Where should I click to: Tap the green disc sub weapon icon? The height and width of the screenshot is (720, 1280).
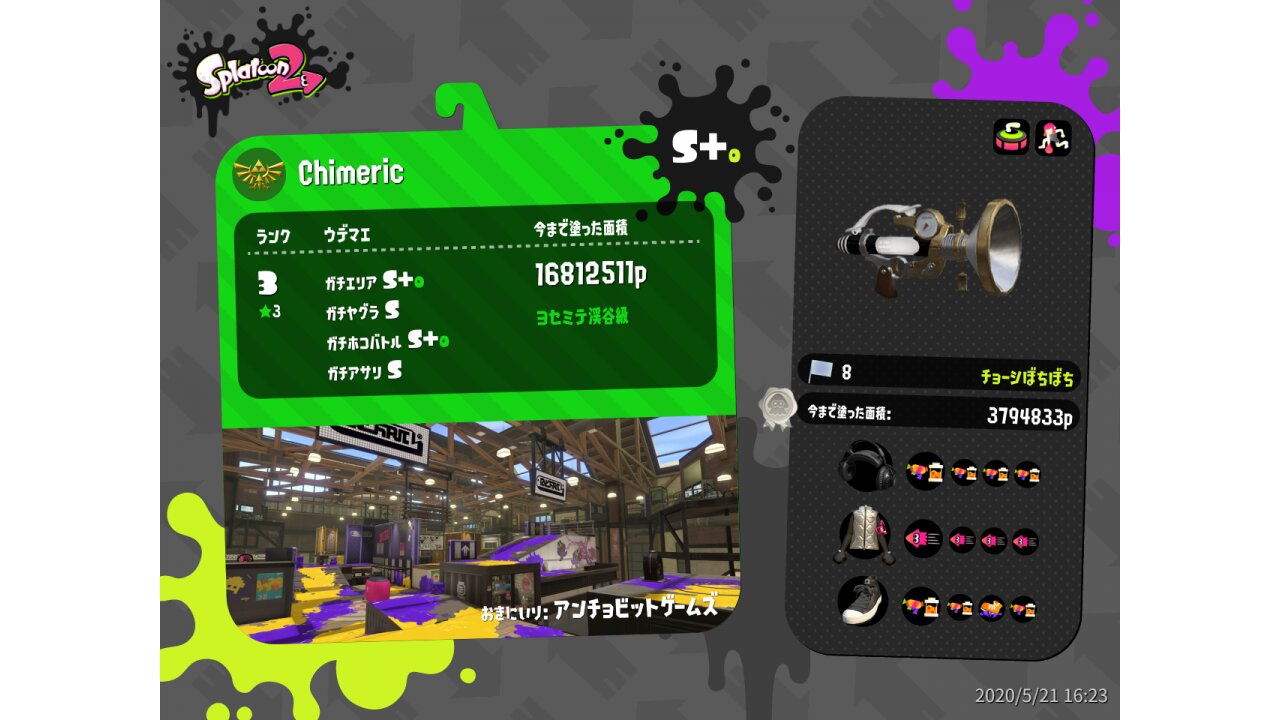pos(1011,137)
